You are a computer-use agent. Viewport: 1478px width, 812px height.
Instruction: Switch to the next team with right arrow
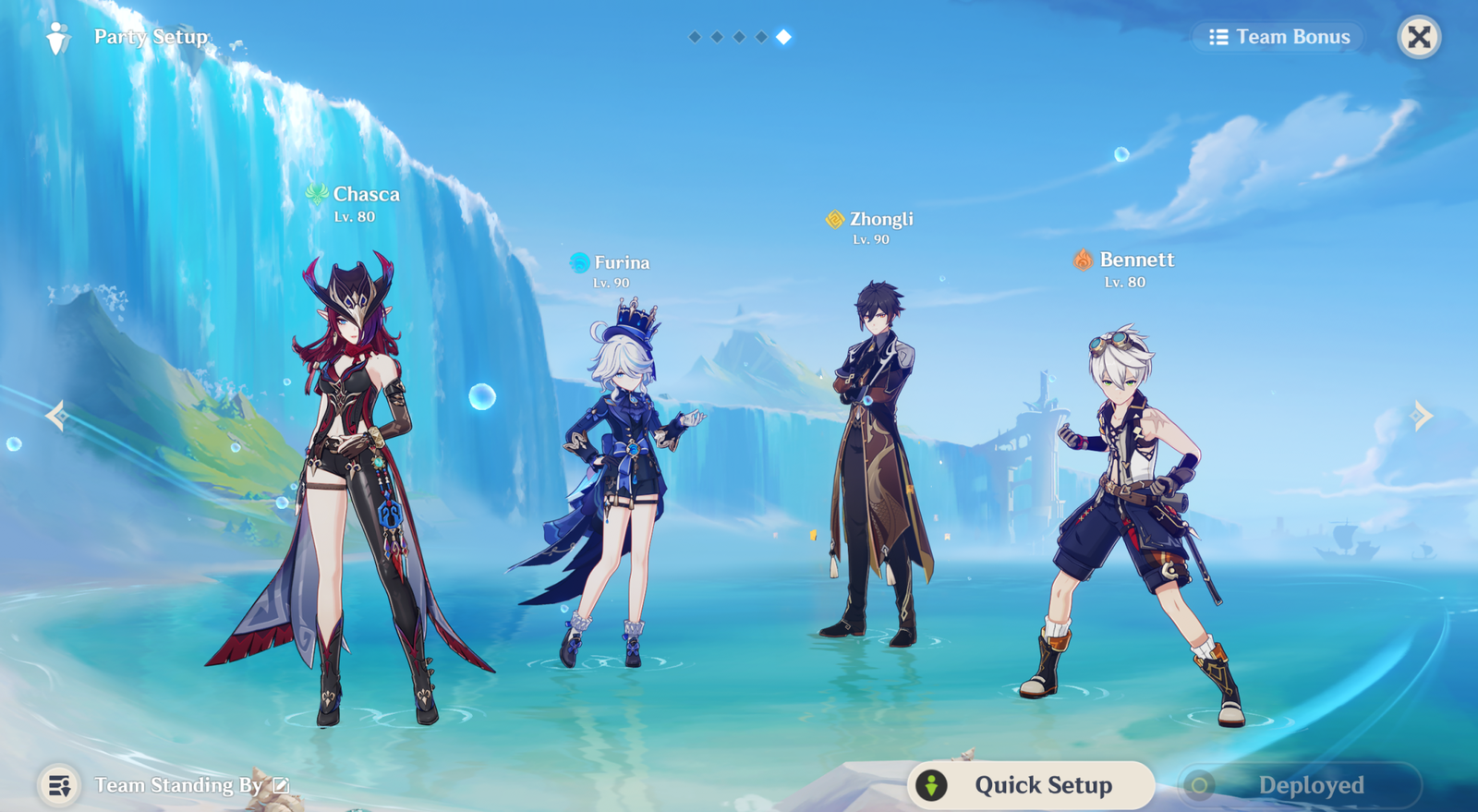coord(1423,416)
